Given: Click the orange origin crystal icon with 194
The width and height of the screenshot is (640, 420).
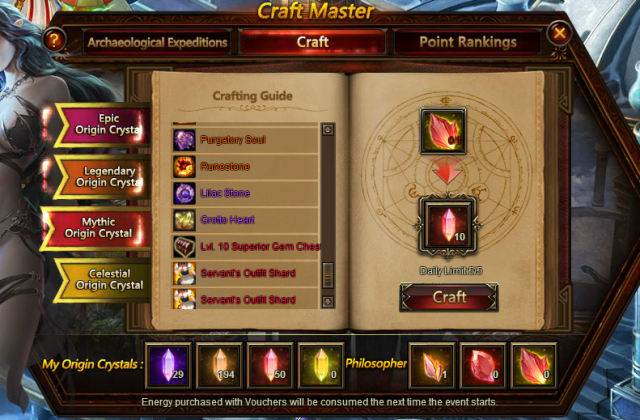Looking at the screenshot, I should pyautogui.click(x=218, y=364).
